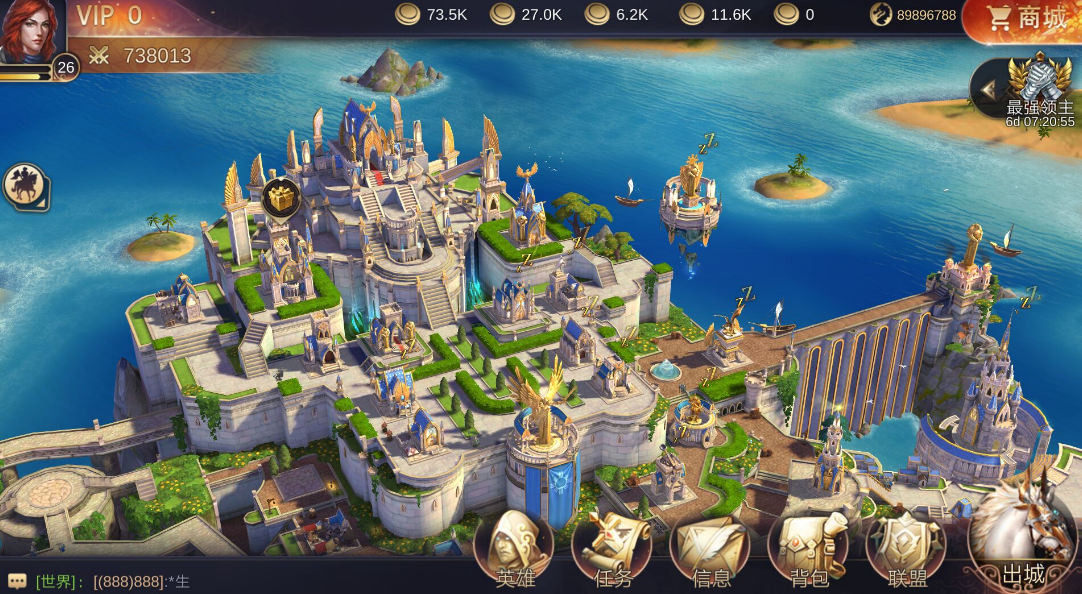Collect the golden gift box bubble

(282, 199)
